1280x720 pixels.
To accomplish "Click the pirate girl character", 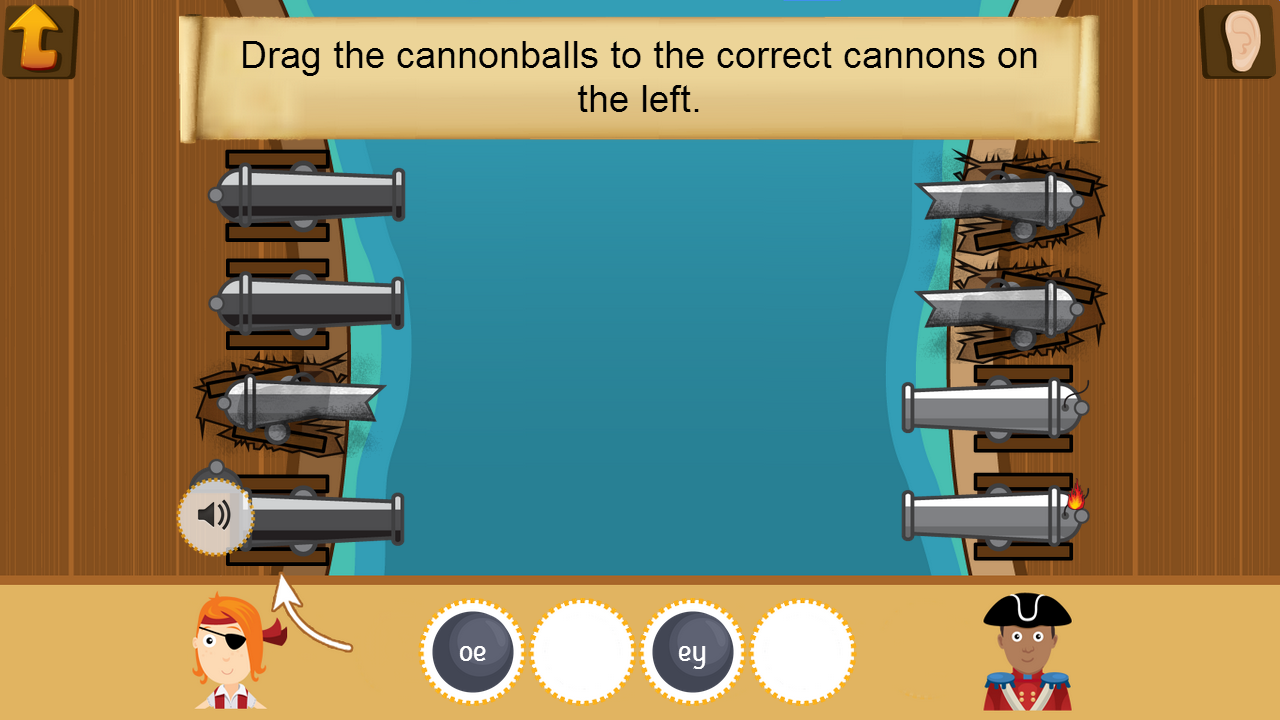I will pyautogui.click(x=227, y=650).
